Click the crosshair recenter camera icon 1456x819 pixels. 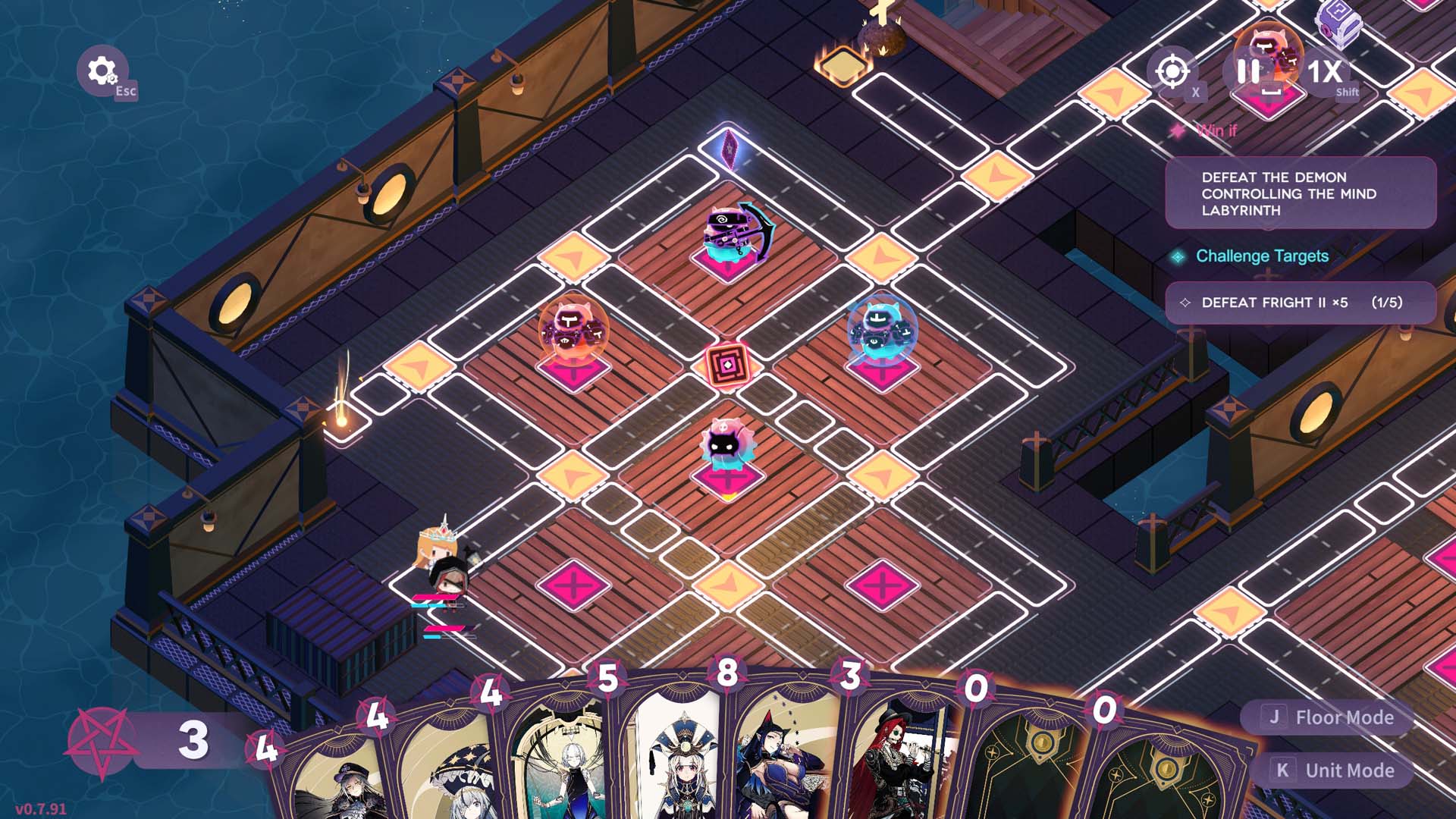coord(1172,72)
